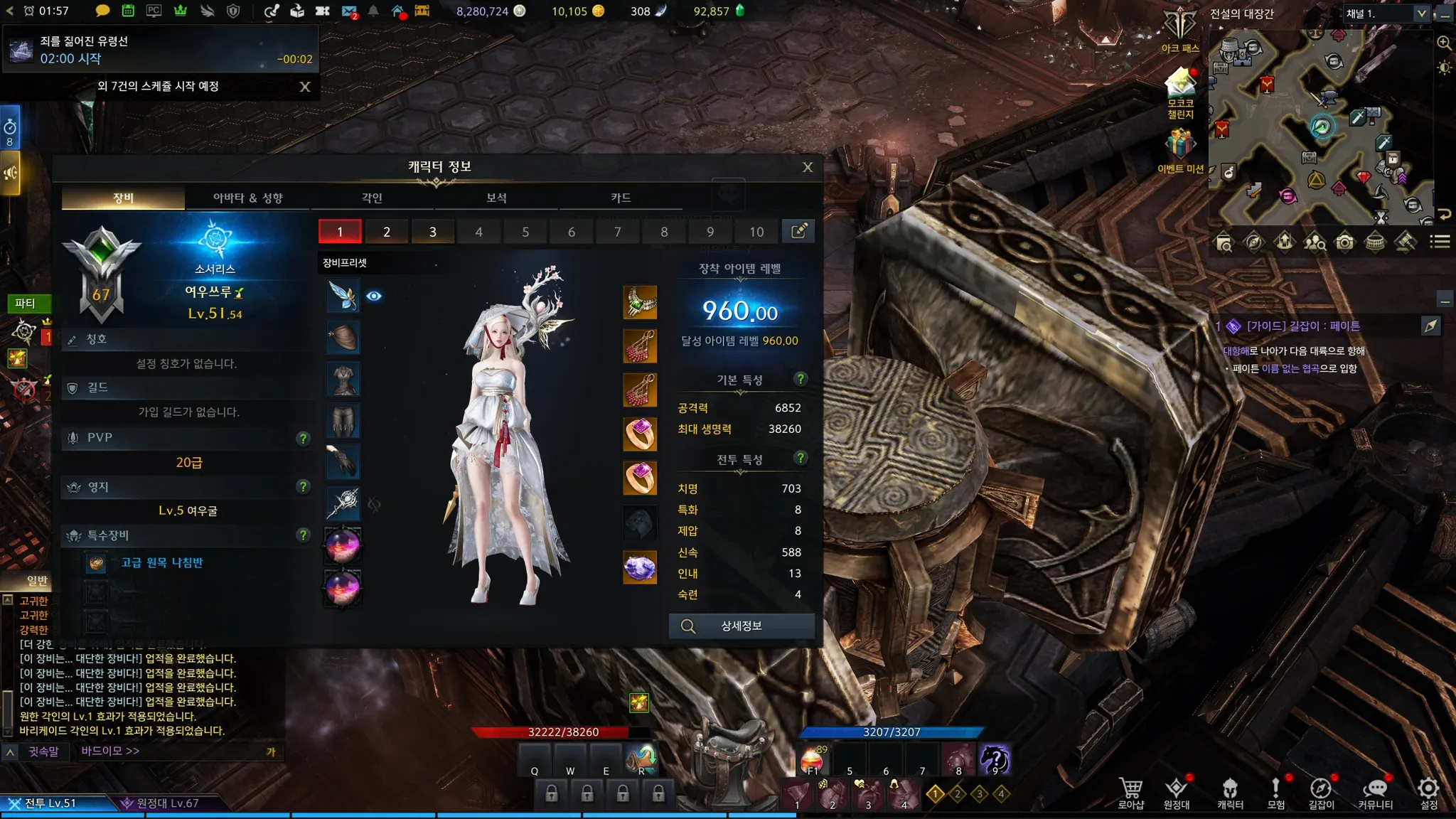Dismiss the schedule notification with X

click(x=305, y=87)
